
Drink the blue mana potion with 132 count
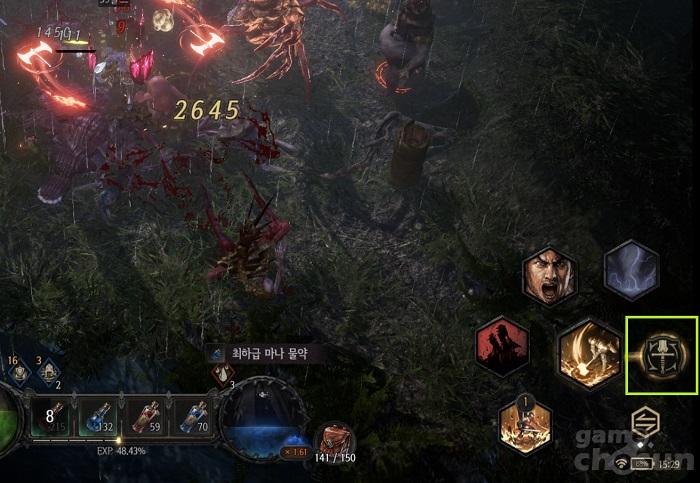tap(97, 418)
